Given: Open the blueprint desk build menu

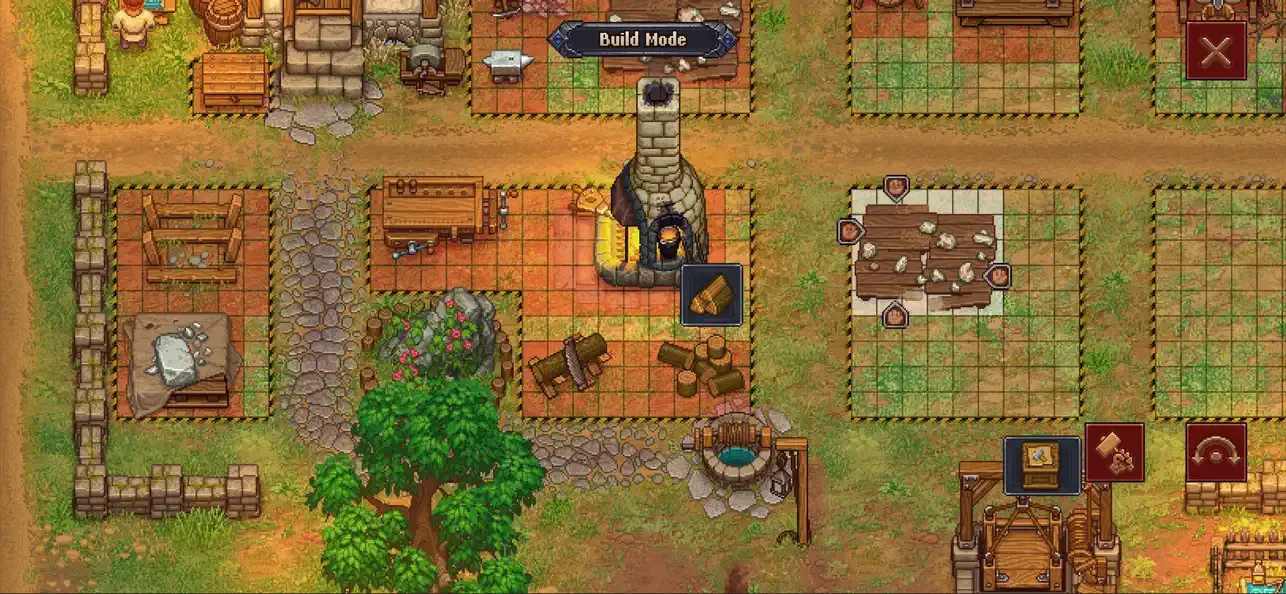Looking at the screenshot, I should [1042, 465].
